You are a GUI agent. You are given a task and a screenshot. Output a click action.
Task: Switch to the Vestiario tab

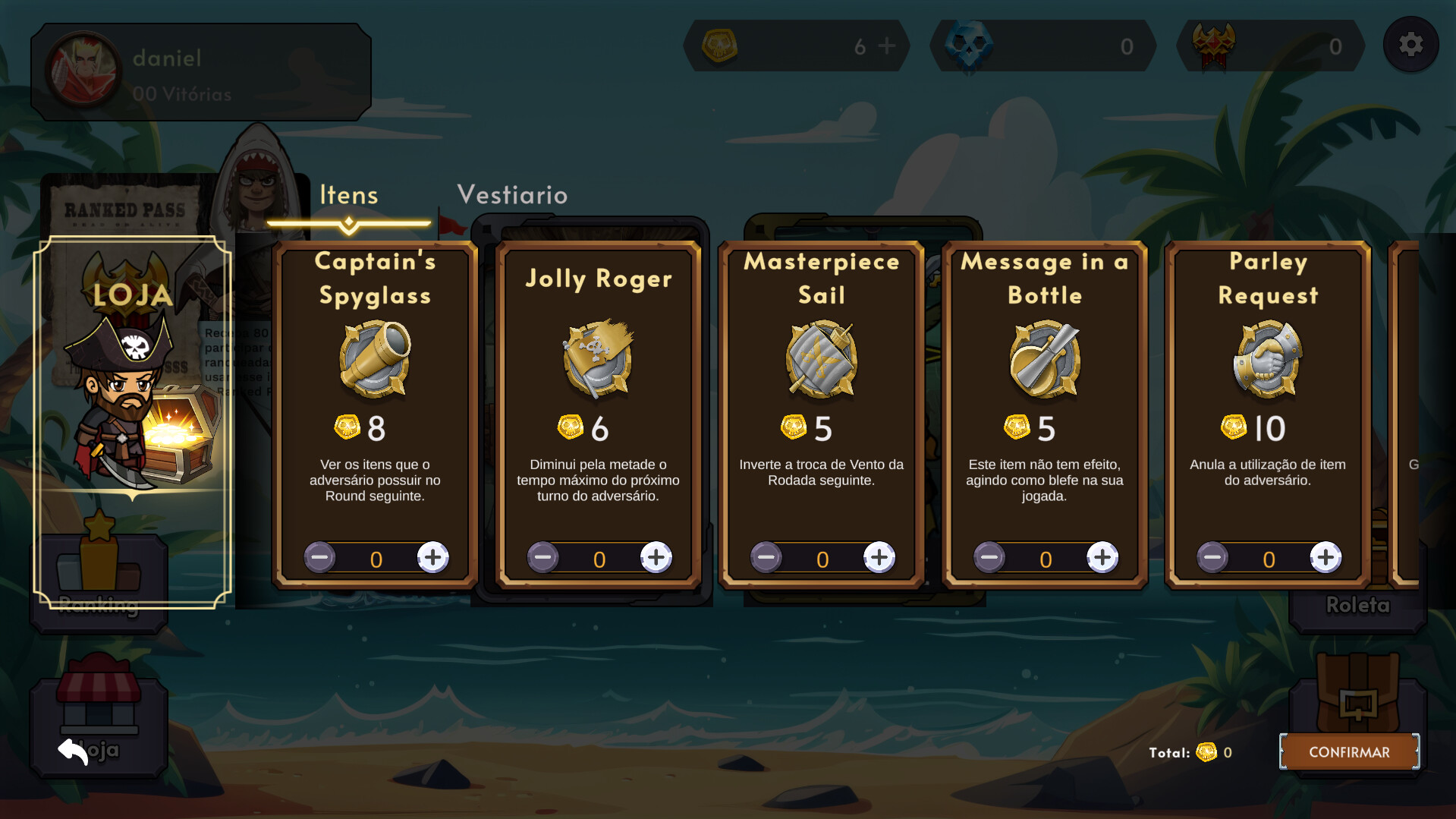pos(512,195)
